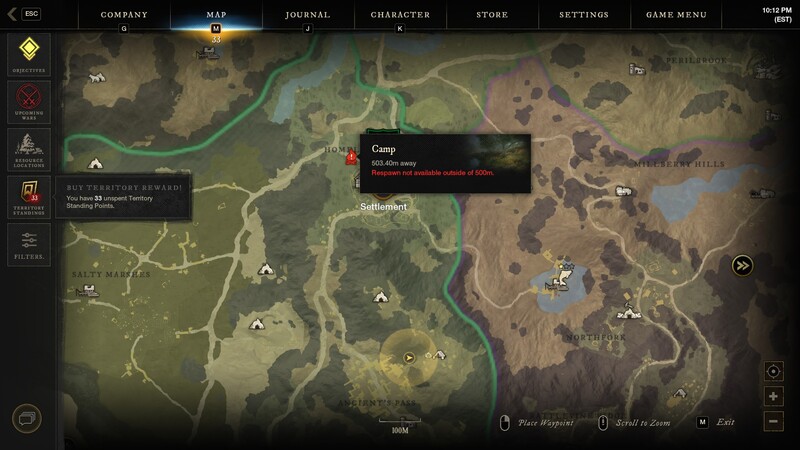
Task: Click the ESC button to close the map
Action: point(30,14)
